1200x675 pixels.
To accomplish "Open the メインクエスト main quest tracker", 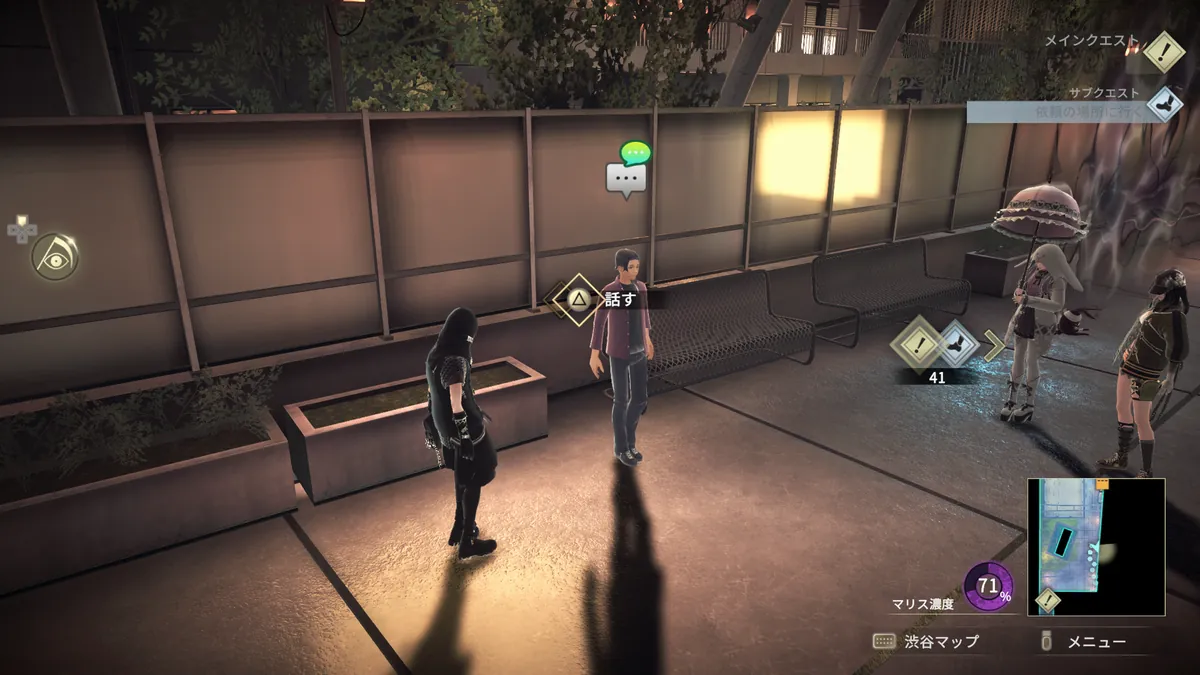I will coord(1163,51).
